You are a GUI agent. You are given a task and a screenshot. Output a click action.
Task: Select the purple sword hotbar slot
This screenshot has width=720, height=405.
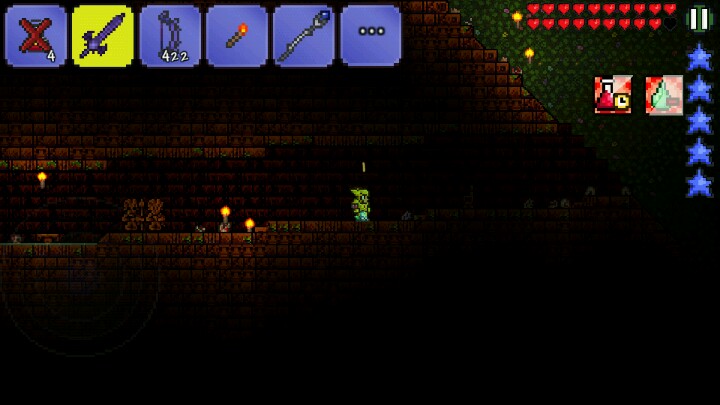click(103, 36)
